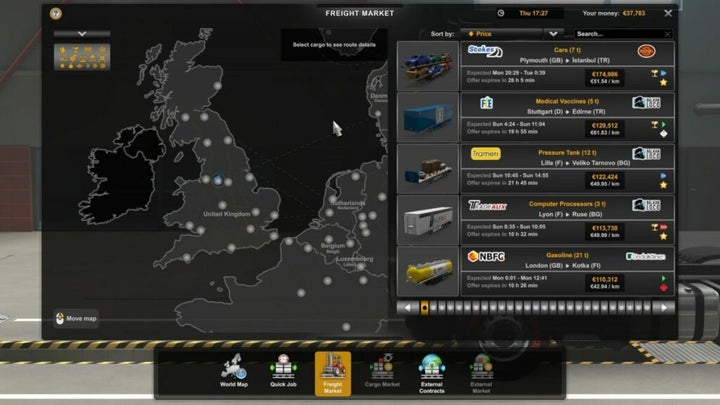Go to previous page of job offers

click(405, 307)
